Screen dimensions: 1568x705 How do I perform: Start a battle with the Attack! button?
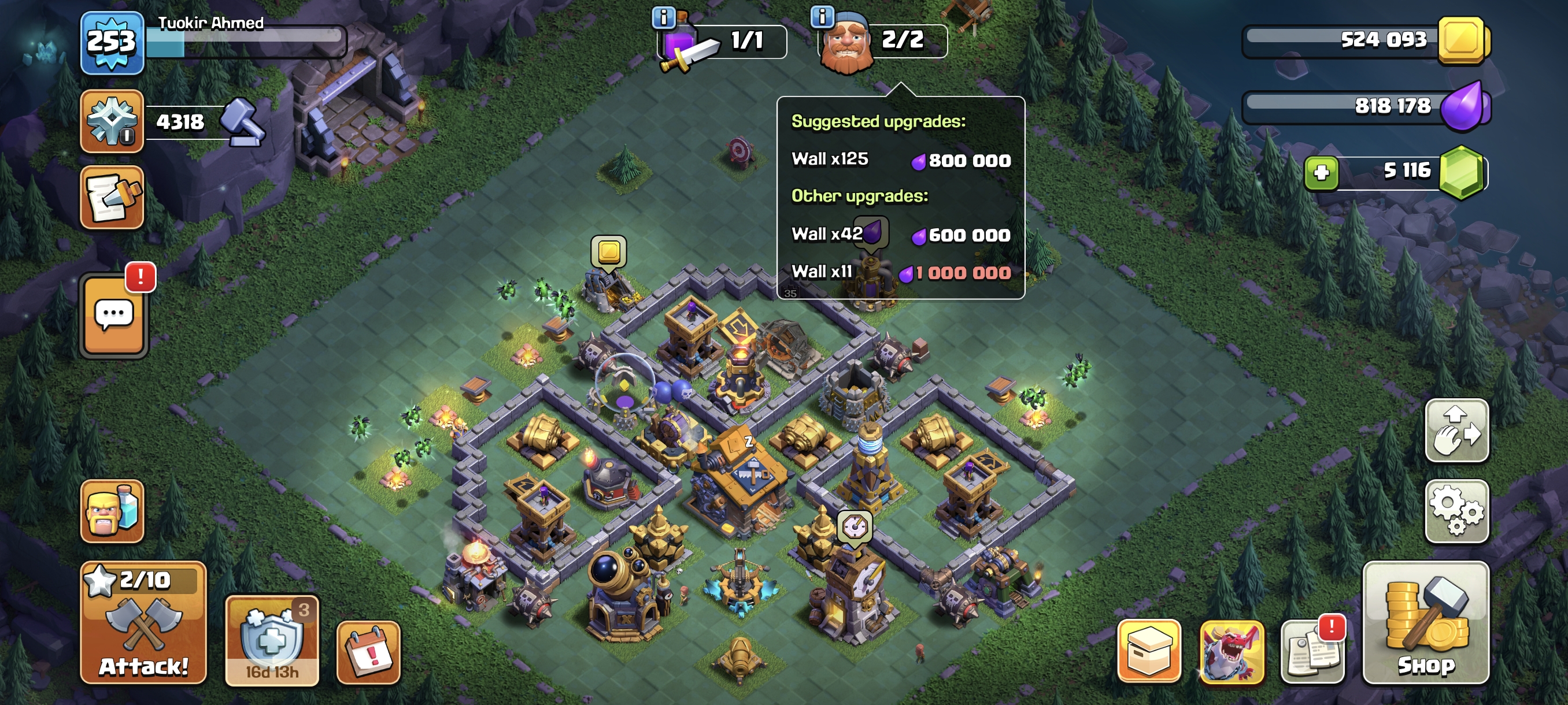point(143,623)
